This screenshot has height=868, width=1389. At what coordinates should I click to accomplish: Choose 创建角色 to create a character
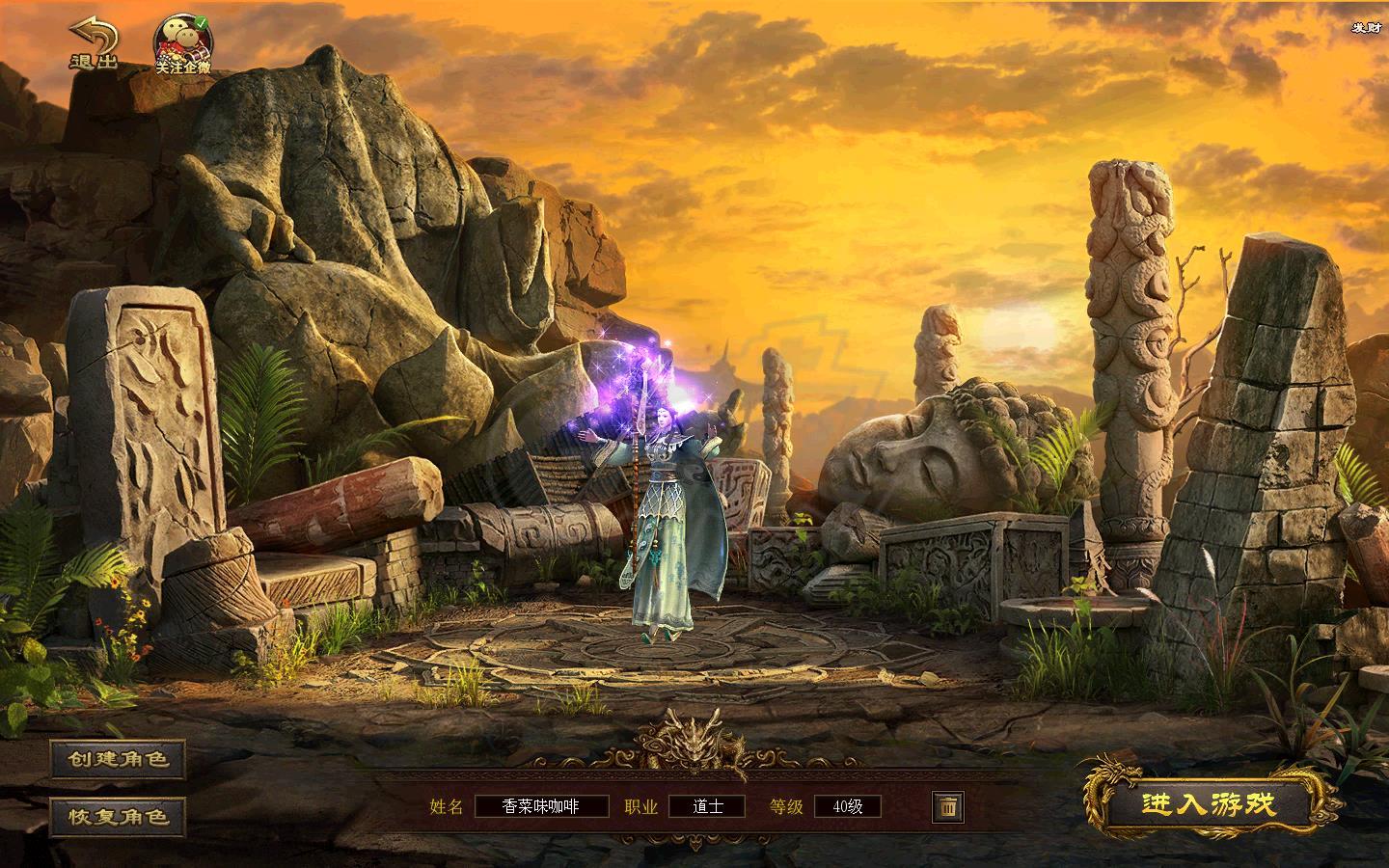pyautogui.click(x=118, y=759)
